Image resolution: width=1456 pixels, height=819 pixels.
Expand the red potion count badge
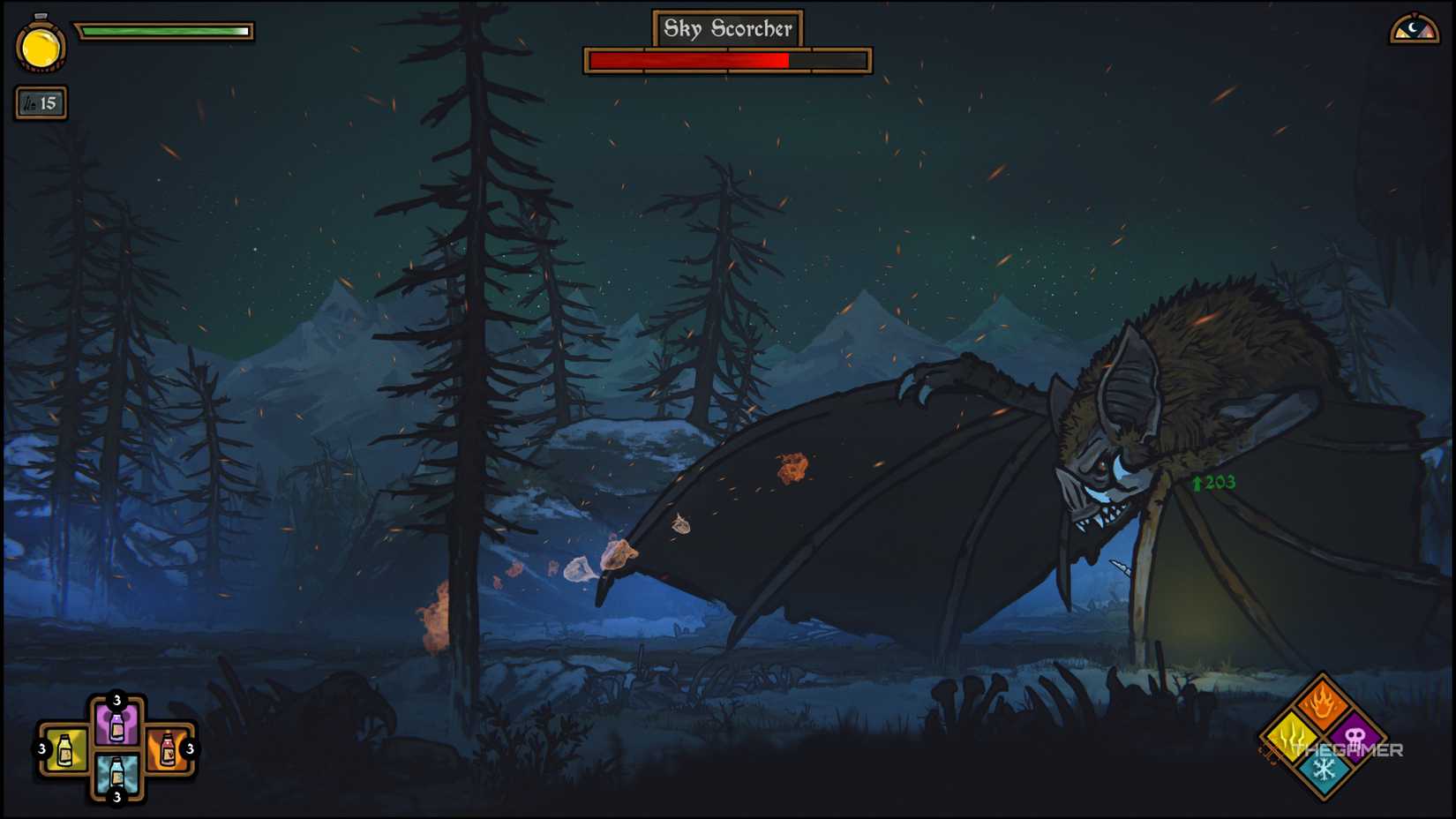point(188,748)
